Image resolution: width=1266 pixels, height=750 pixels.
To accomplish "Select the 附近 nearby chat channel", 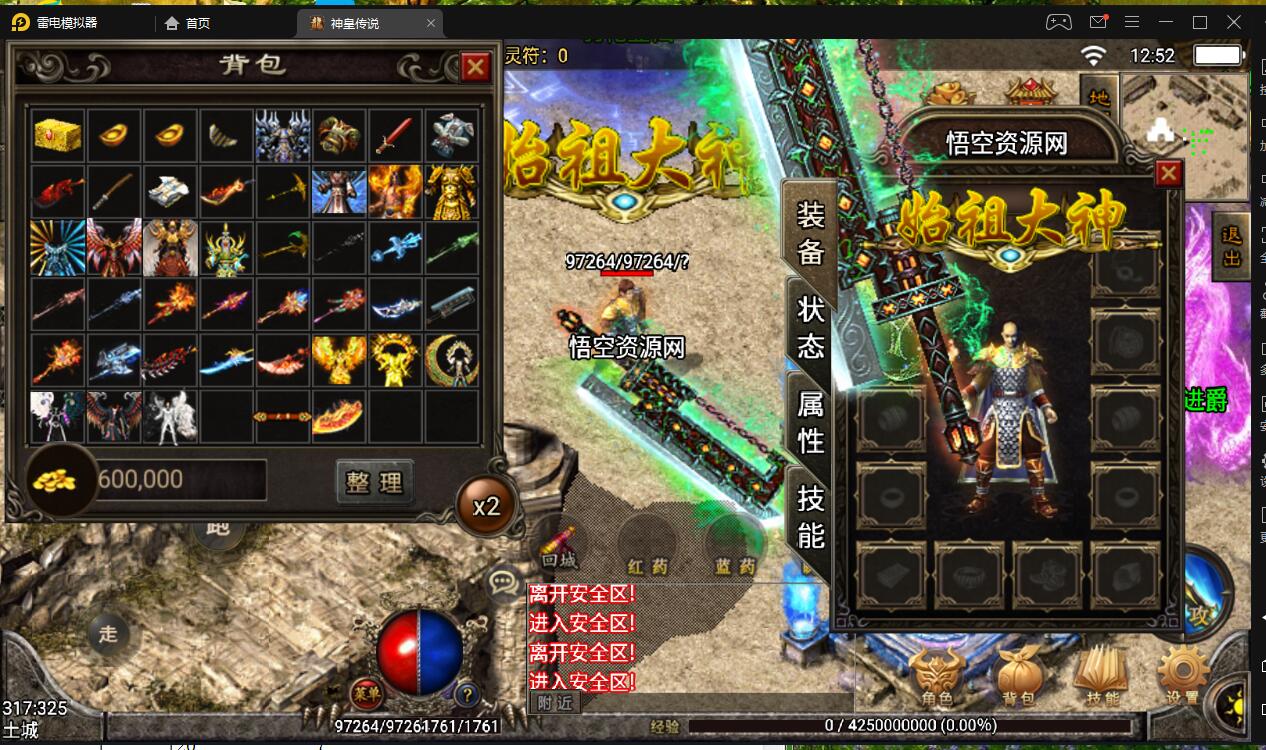I will [554, 702].
